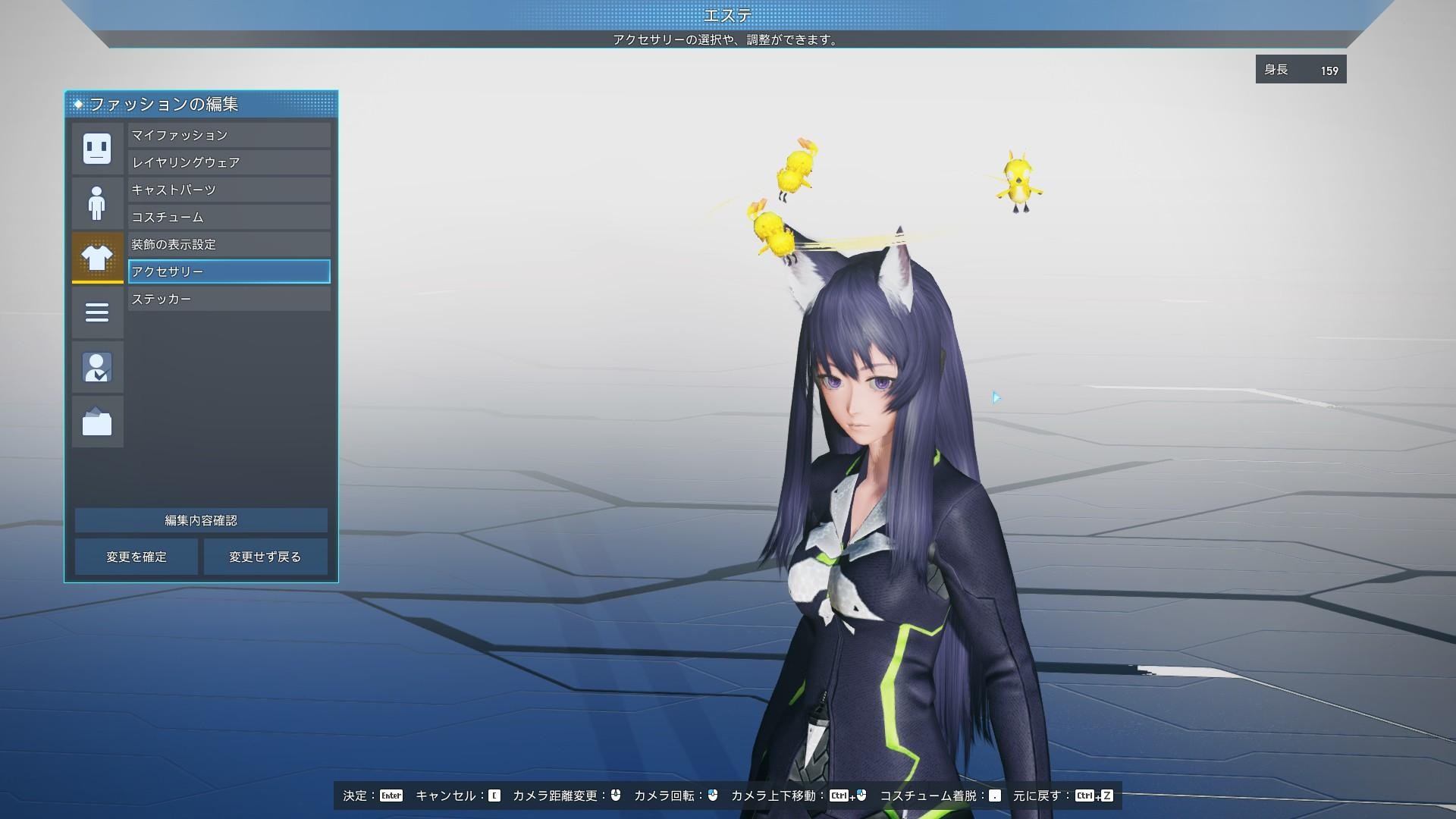The height and width of the screenshot is (819, 1456).
Task: Open レイヤリングウェア settings
Action: point(228,162)
